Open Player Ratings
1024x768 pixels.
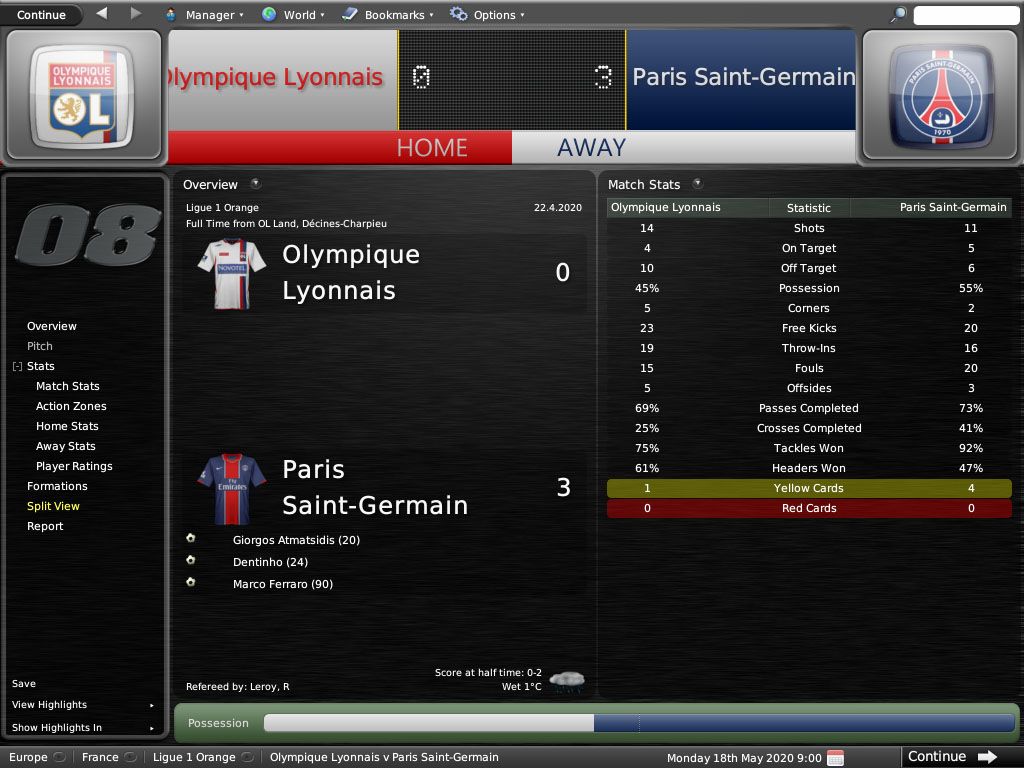74,466
